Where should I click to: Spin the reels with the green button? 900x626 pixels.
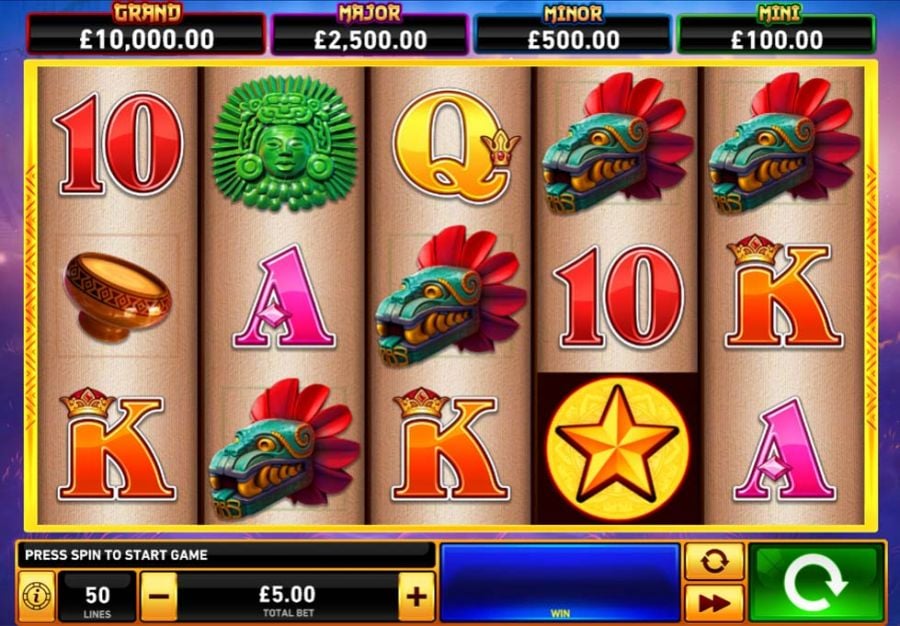817,583
